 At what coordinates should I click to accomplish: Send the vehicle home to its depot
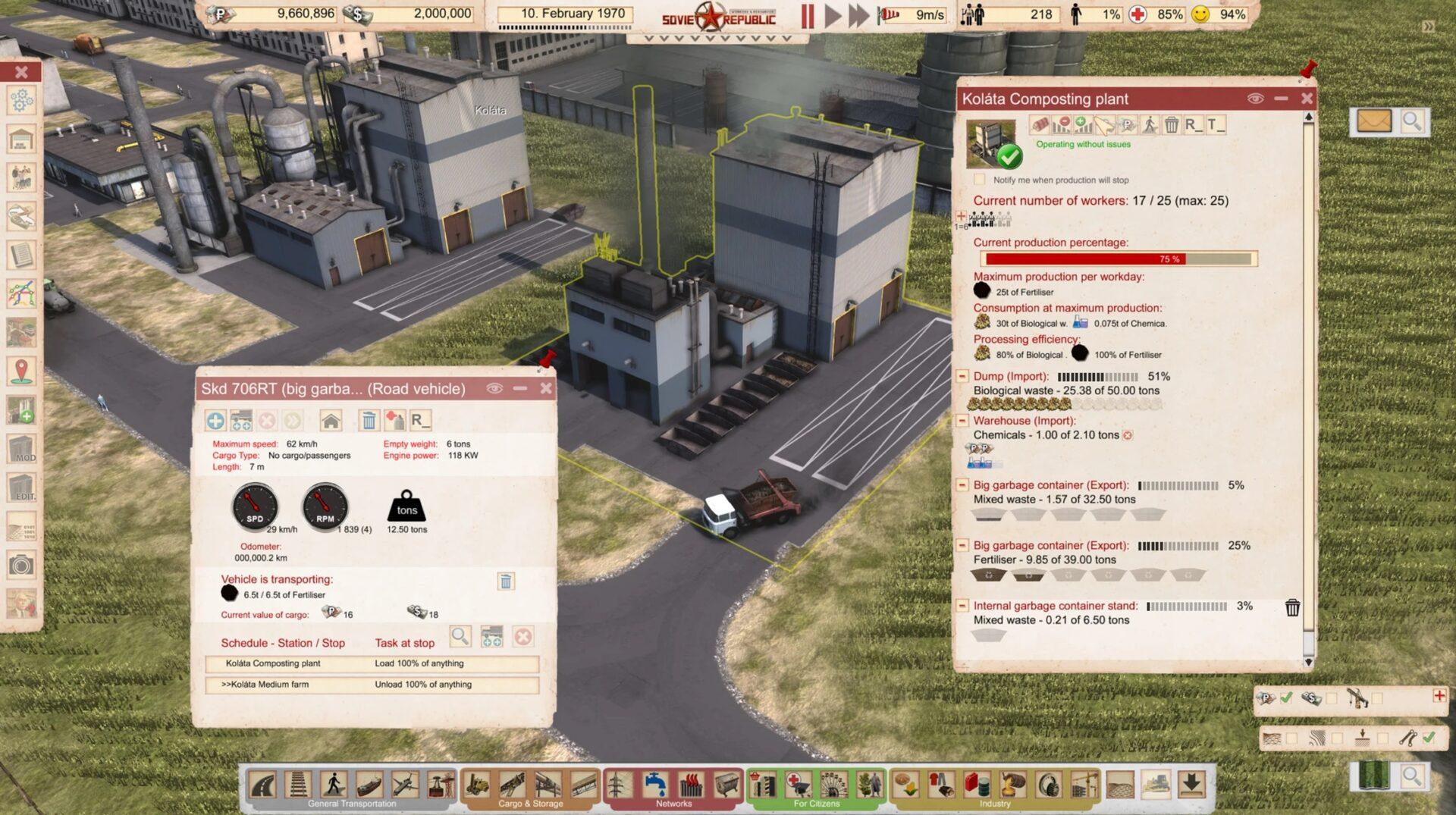point(331,420)
